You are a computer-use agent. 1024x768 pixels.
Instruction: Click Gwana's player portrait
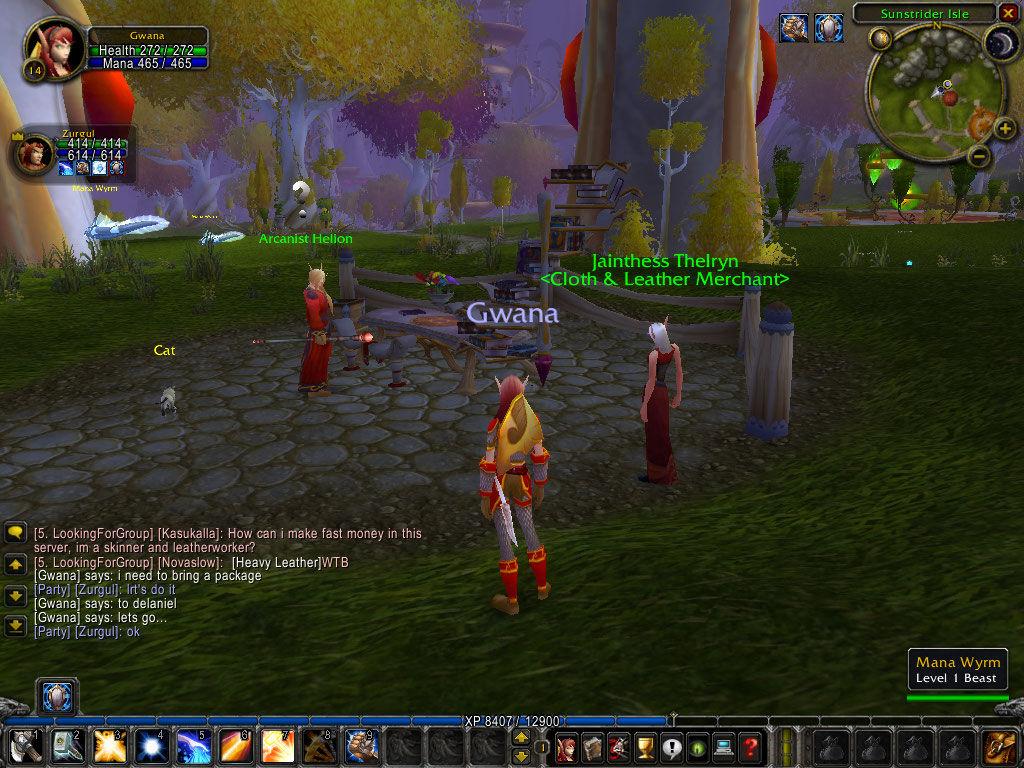point(54,49)
